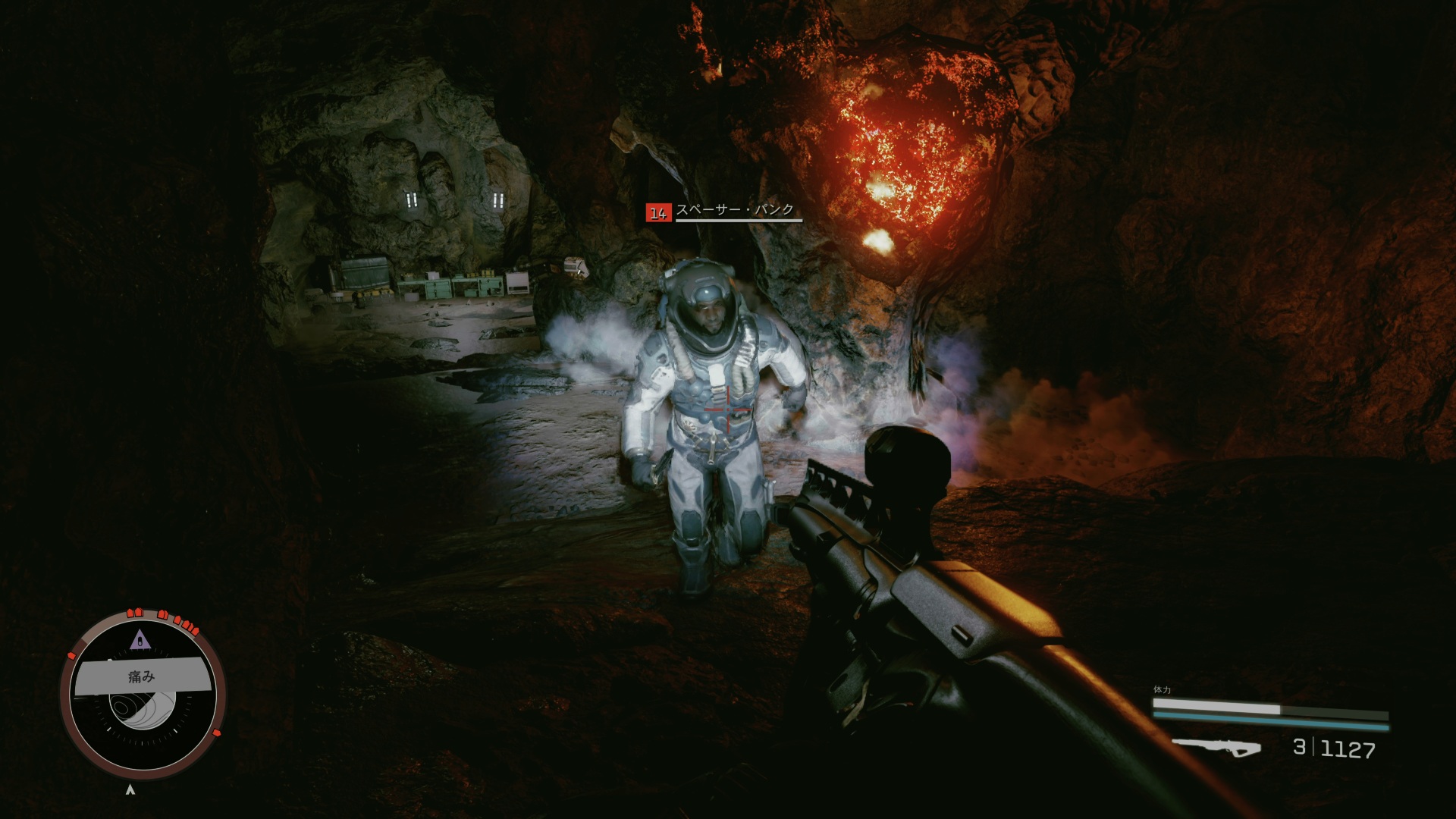Select the 痛み status banner
1456x819 pixels.
point(142,676)
